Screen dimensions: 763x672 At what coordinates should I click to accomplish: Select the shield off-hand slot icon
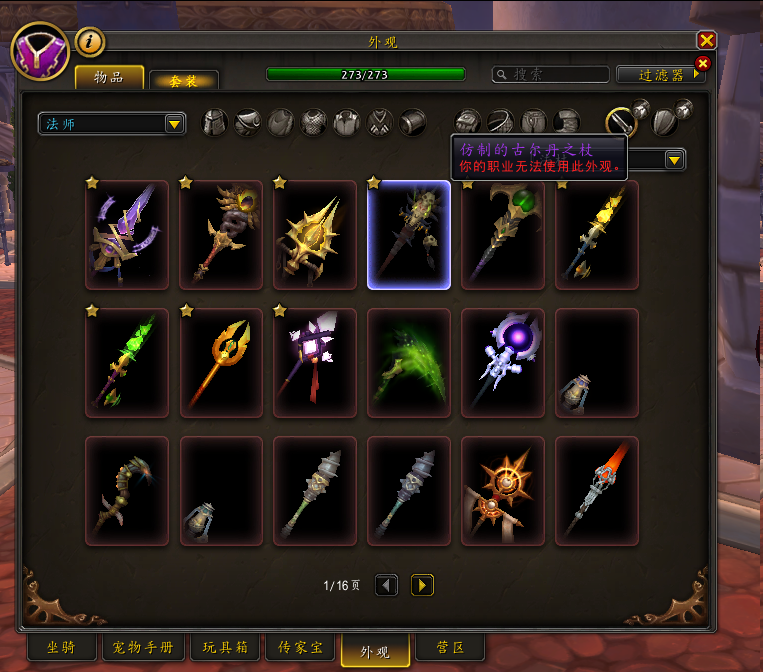click(x=665, y=122)
